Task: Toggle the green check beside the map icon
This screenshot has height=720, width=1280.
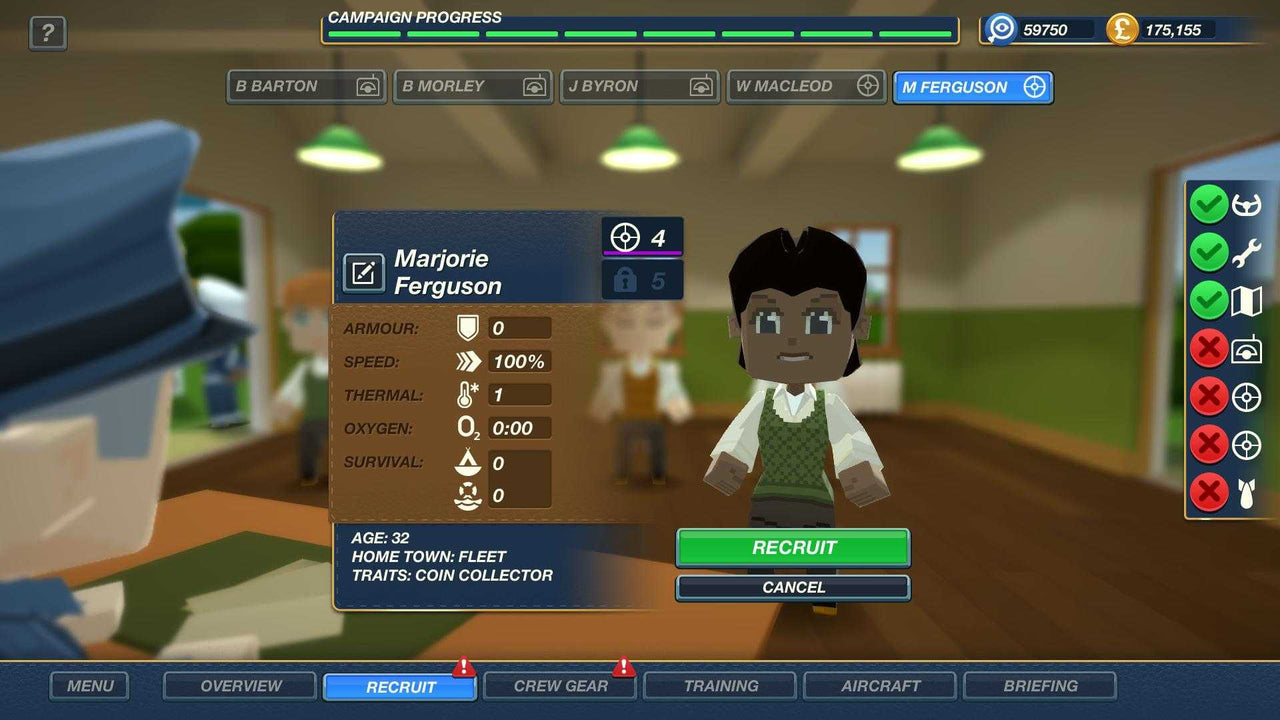Action: click(x=1210, y=299)
